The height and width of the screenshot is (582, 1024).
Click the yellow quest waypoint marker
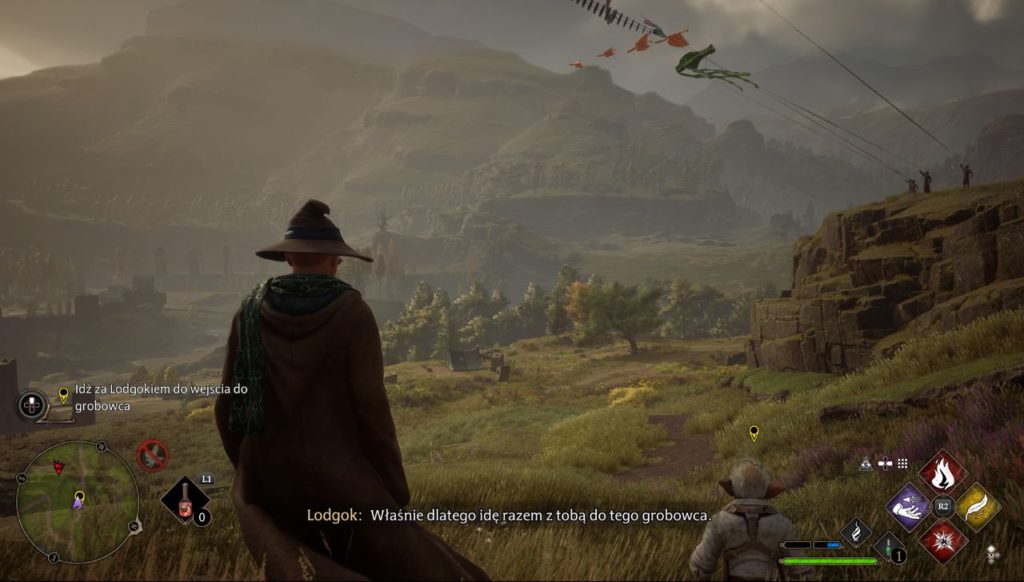coord(754,432)
